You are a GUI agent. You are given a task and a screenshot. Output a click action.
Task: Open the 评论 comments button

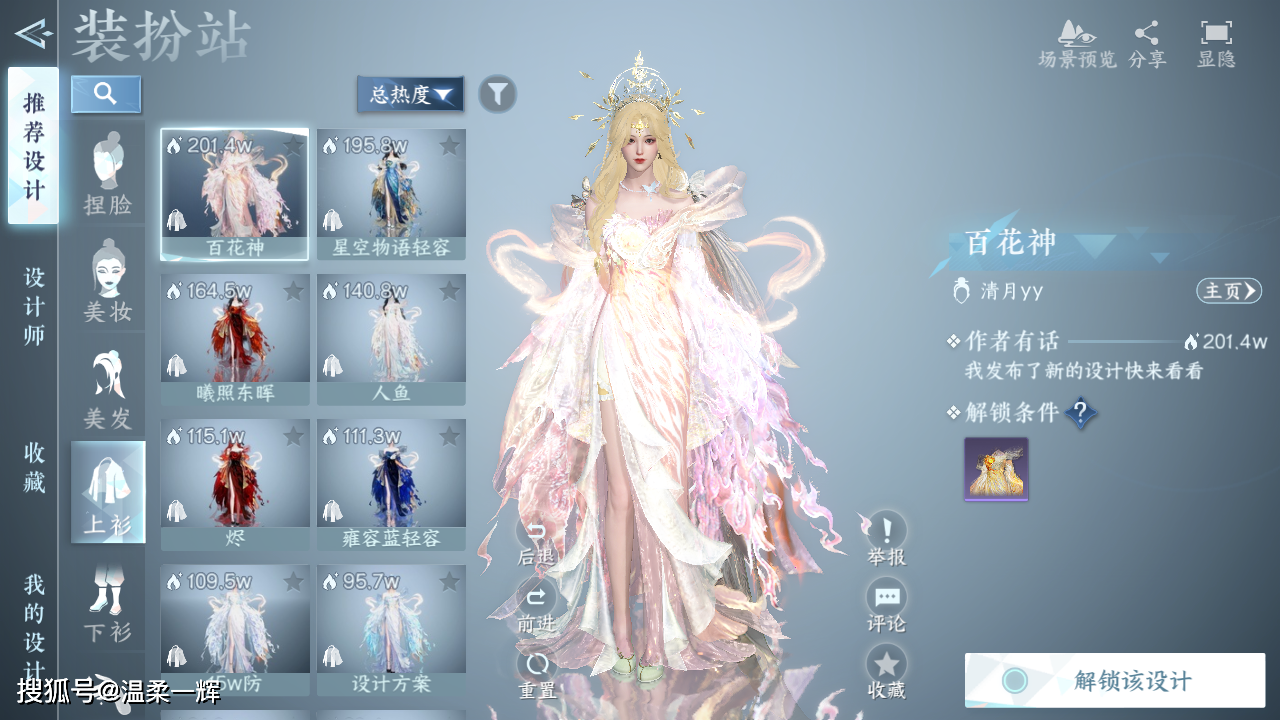pyautogui.click(x=886, y=606)
